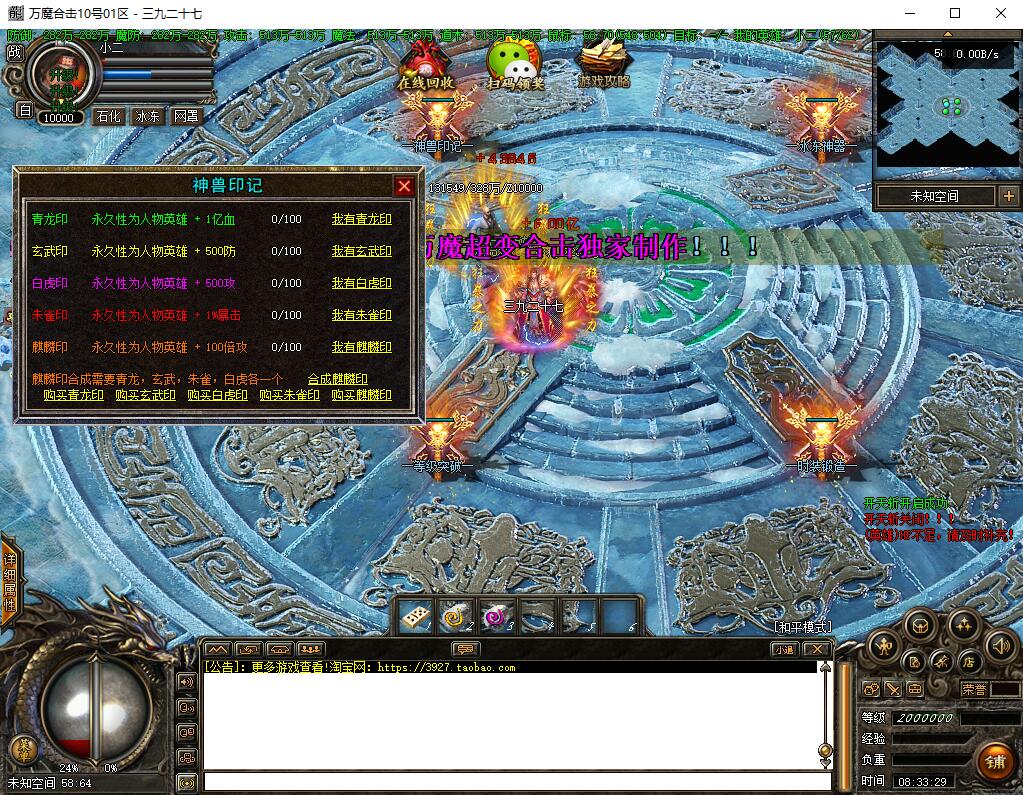This screenshot has width=1023, height=795.
Task: Open the 游戏攻略 game guide icon
Action: click(x=604, y=65)
